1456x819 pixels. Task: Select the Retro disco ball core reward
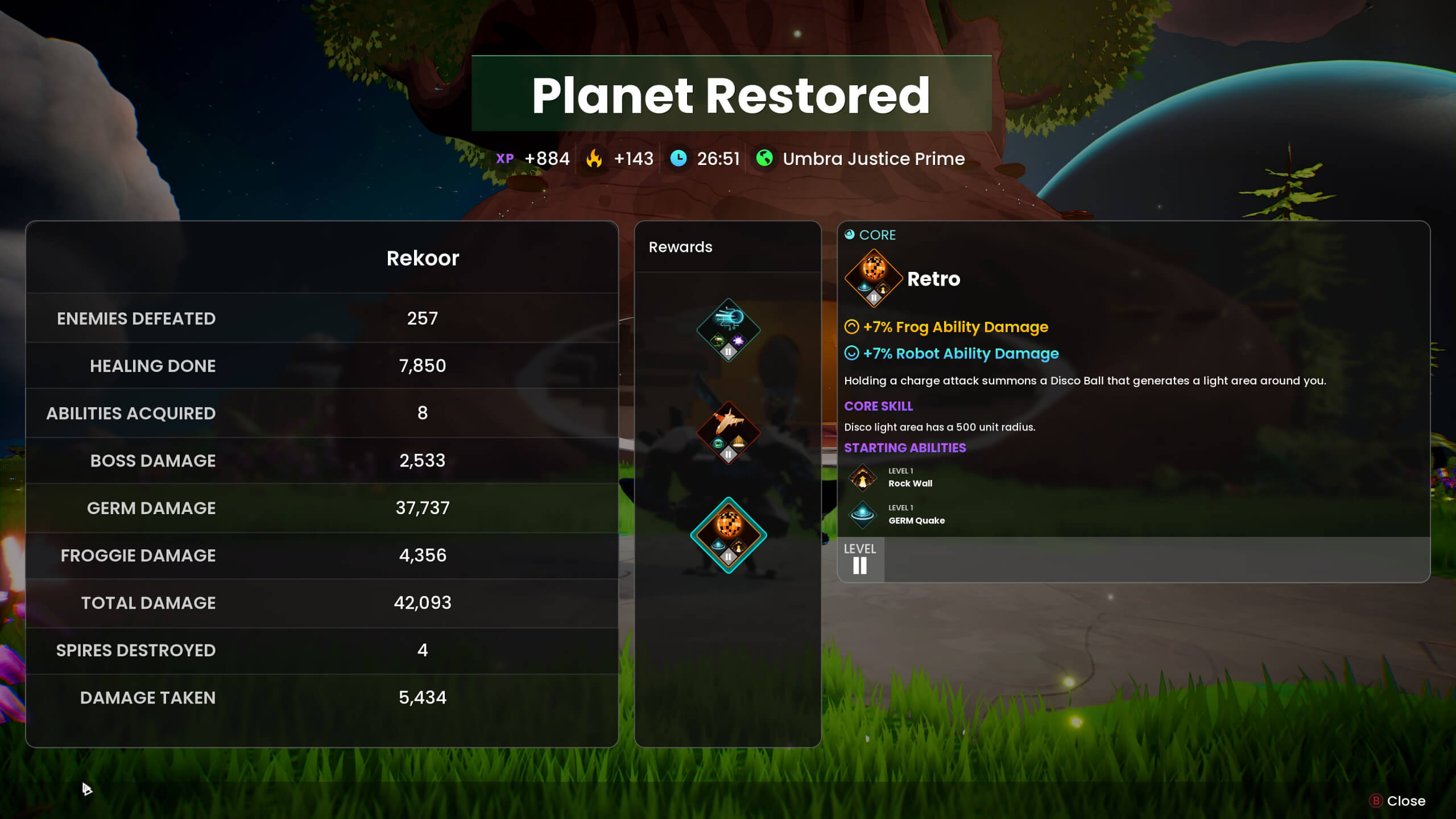point(728,535)
